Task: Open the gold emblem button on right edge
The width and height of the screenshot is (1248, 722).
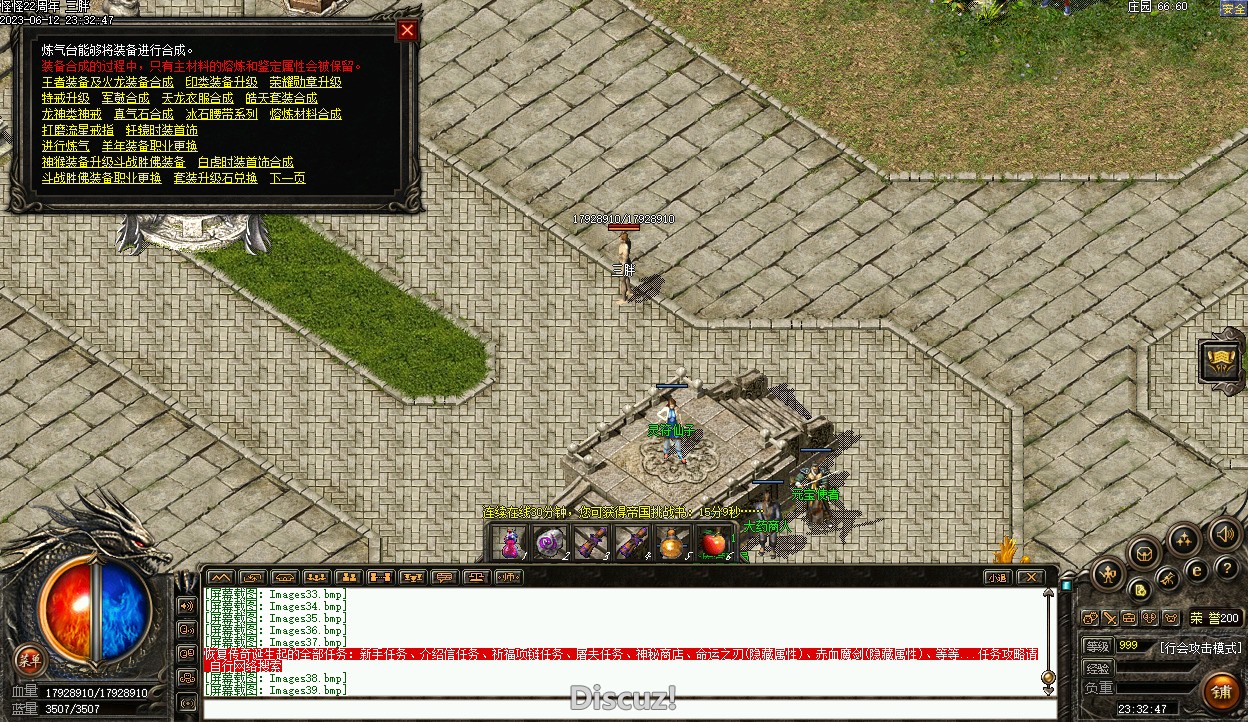Action: click(1222, 361)
